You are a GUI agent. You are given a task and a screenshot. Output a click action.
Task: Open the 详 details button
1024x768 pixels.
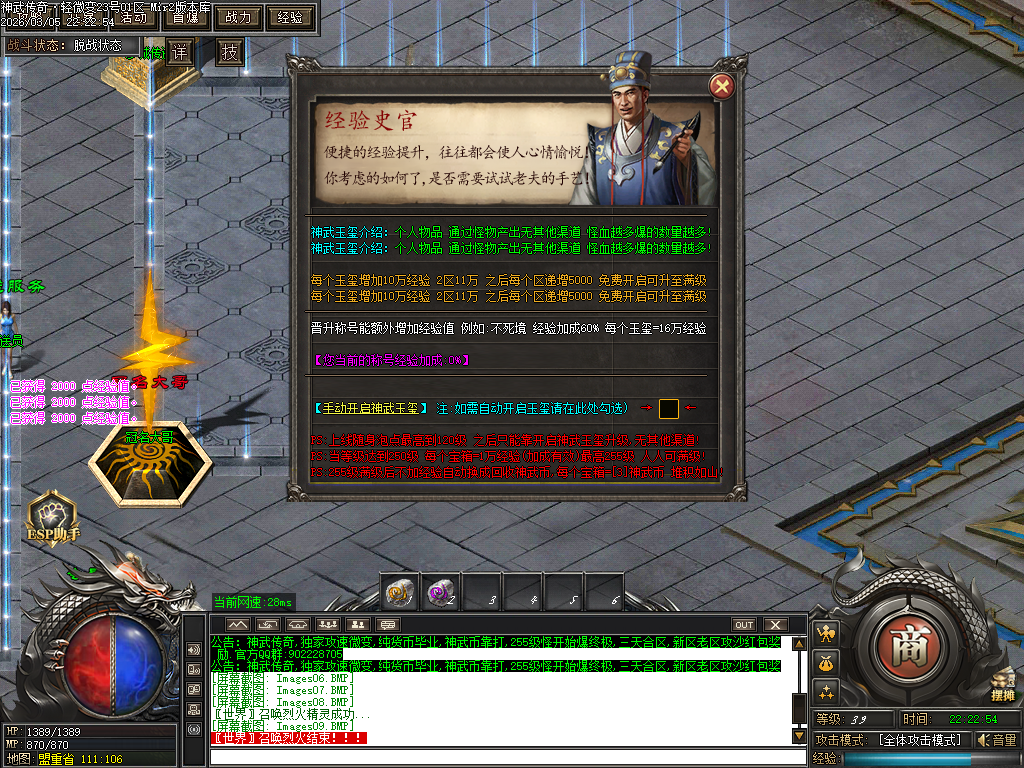click(179, 52)
